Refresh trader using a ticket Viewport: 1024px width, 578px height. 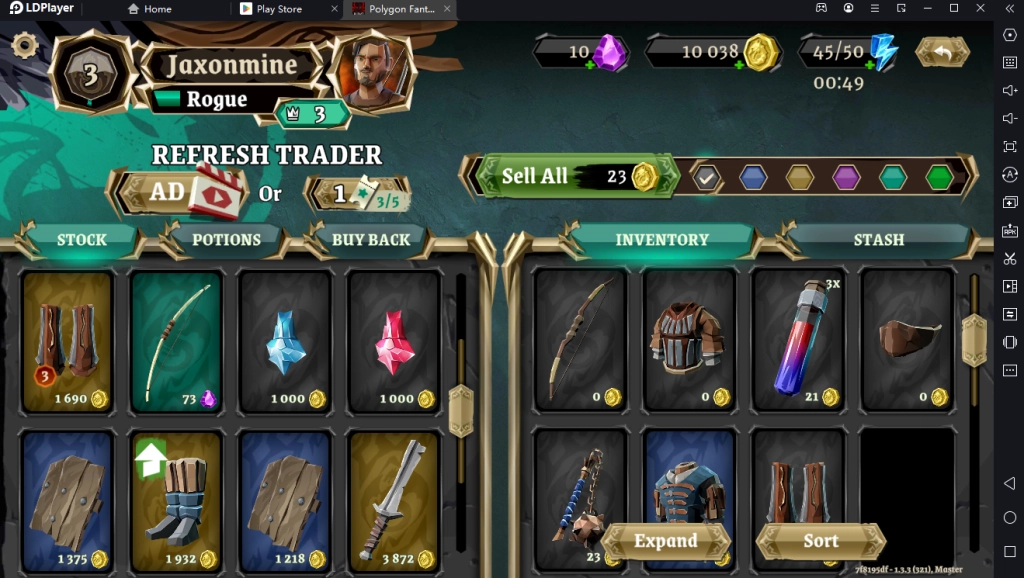(357, 193)
